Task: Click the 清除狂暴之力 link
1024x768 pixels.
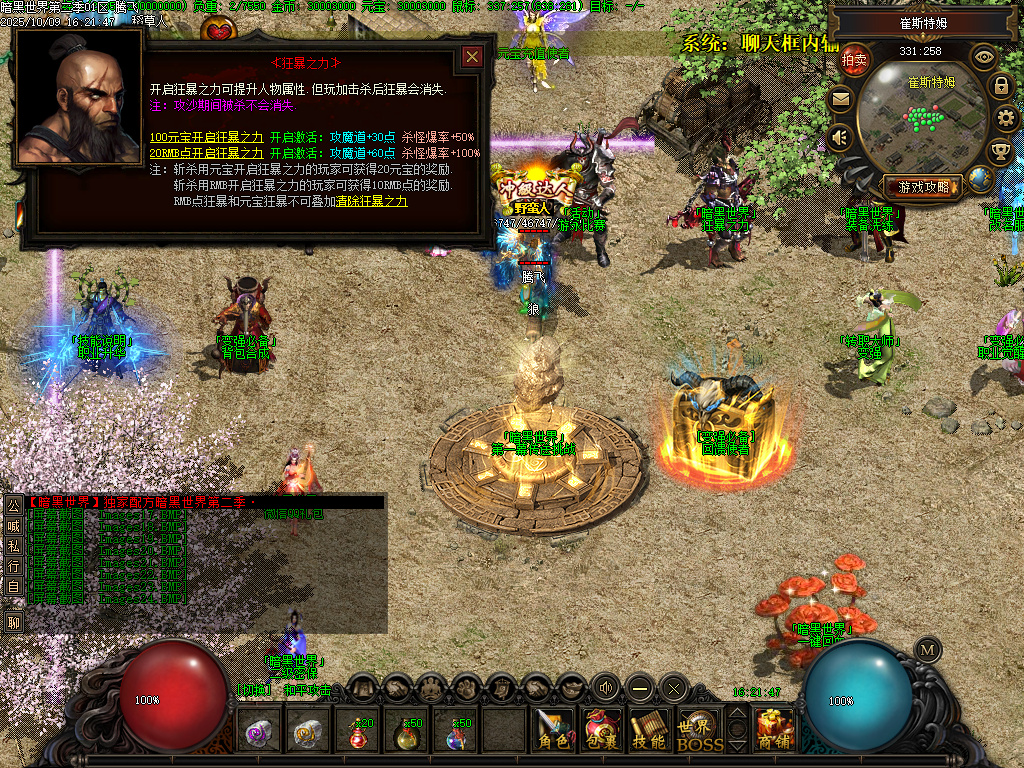Action: pos(372,201)
